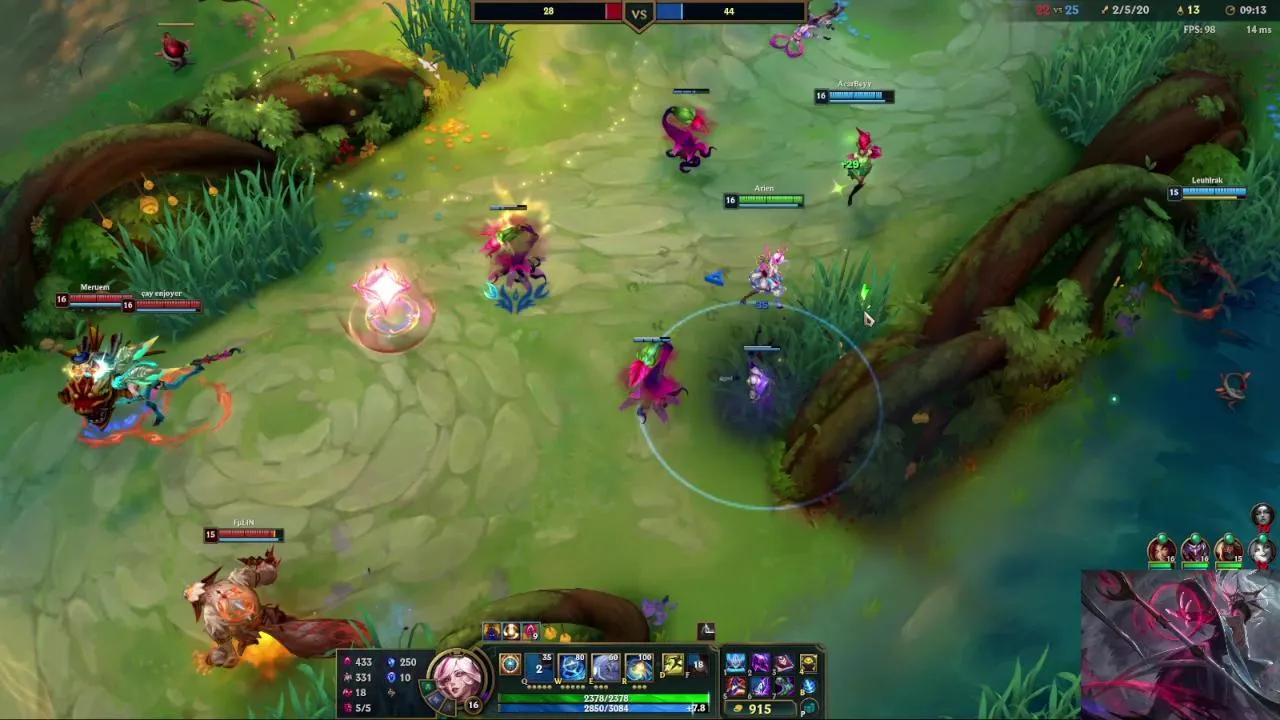Click the Ghost summoner spell icon on D
Screen dimensions: 1280x720
[x=672, y=665]
